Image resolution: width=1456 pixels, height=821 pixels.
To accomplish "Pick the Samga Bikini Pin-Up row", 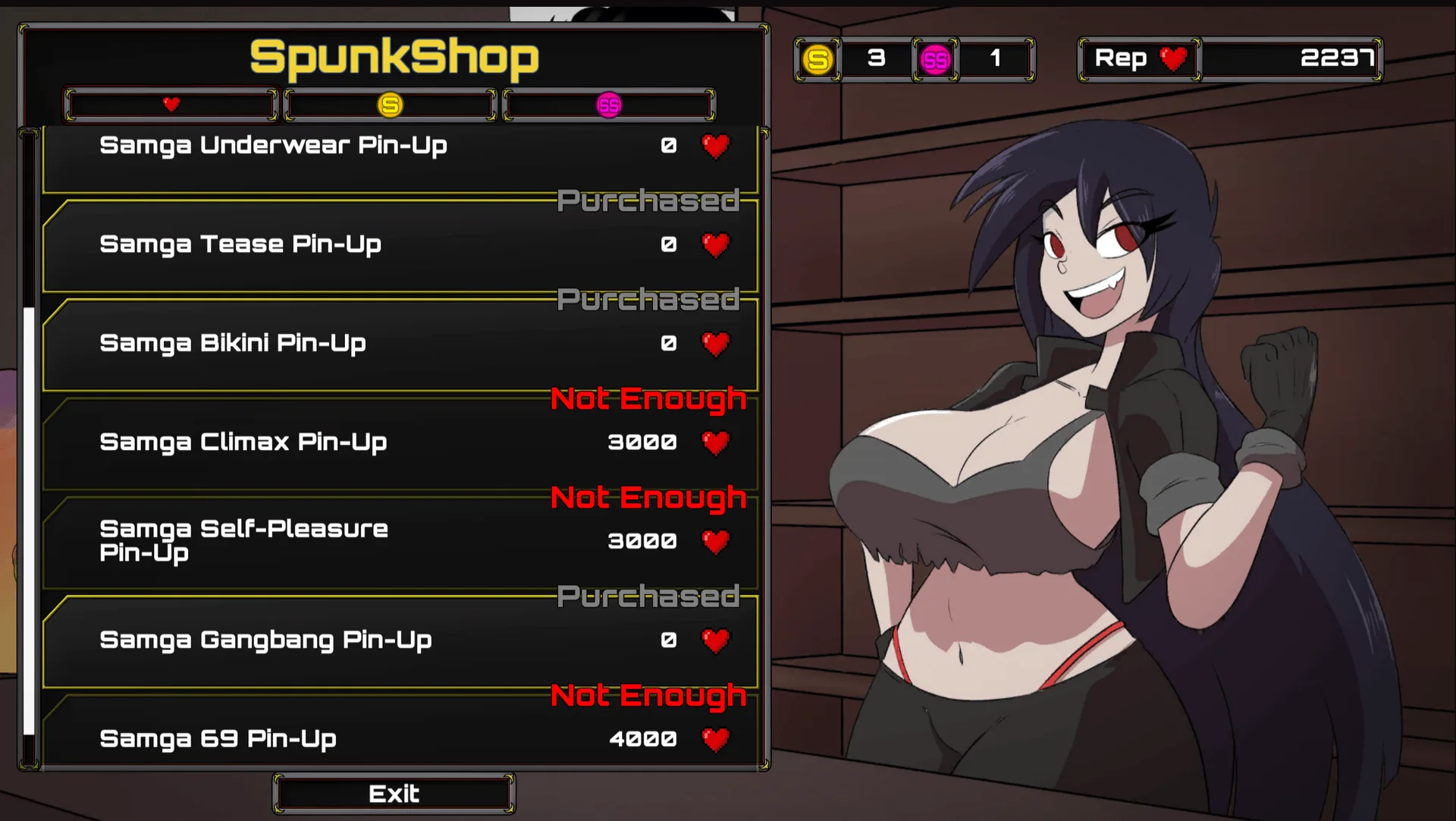I will [x=400, y=343].
